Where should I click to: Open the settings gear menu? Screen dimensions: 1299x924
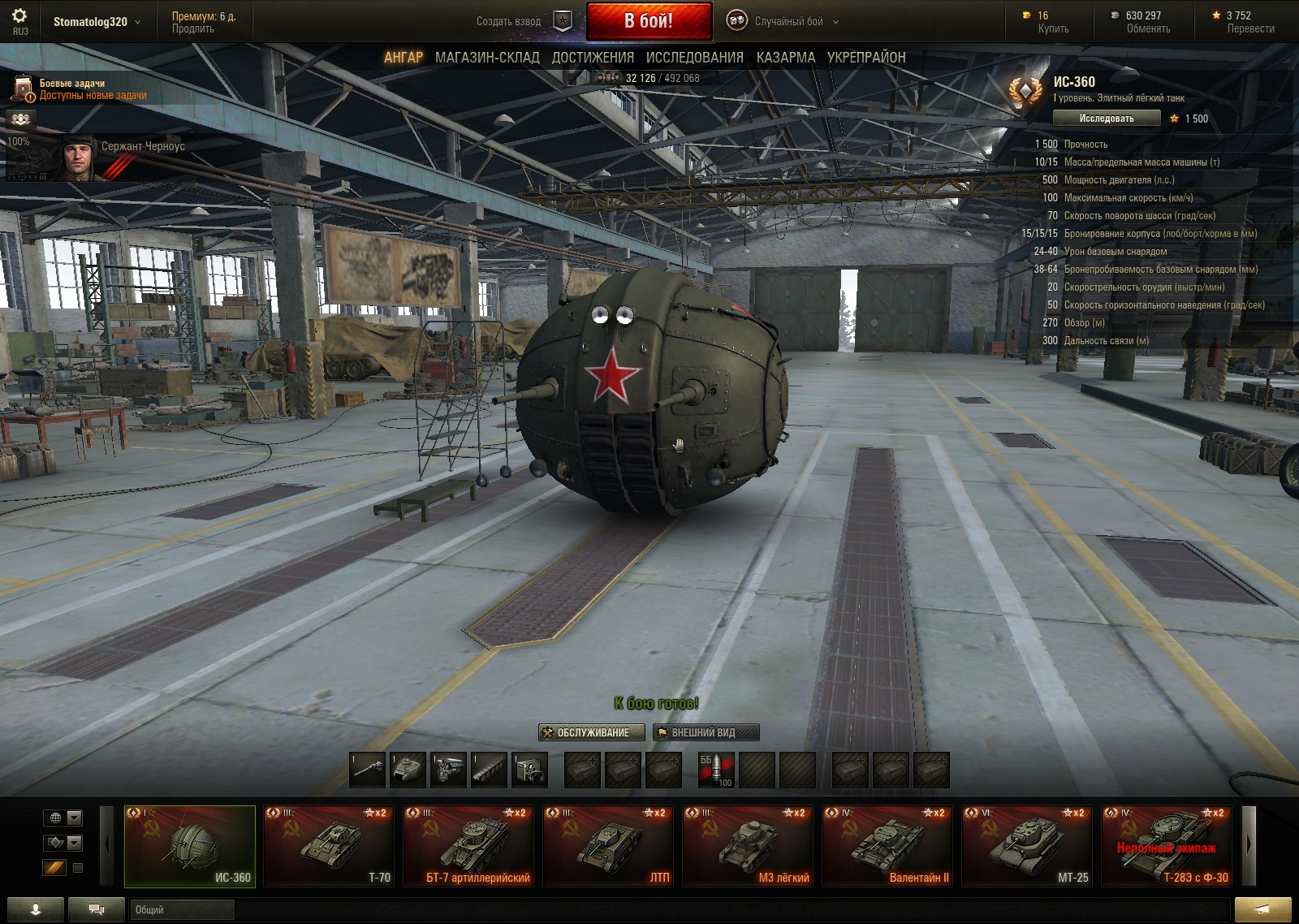(x=19, y=16)
